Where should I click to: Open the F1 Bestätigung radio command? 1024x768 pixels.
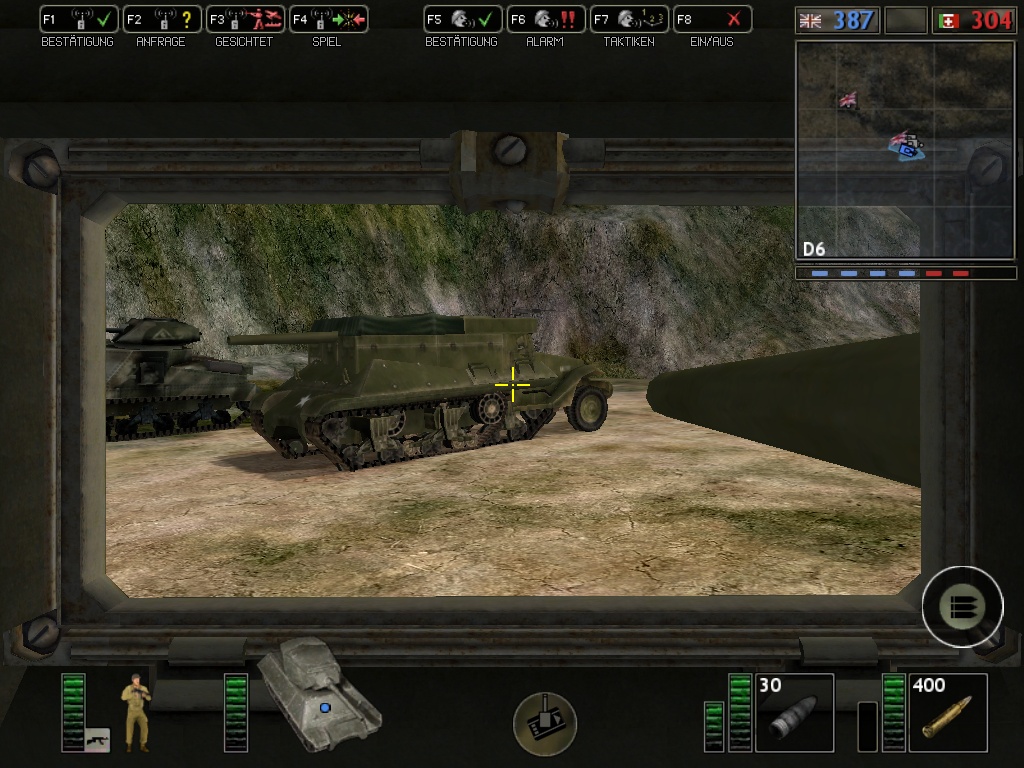[78, 19]
